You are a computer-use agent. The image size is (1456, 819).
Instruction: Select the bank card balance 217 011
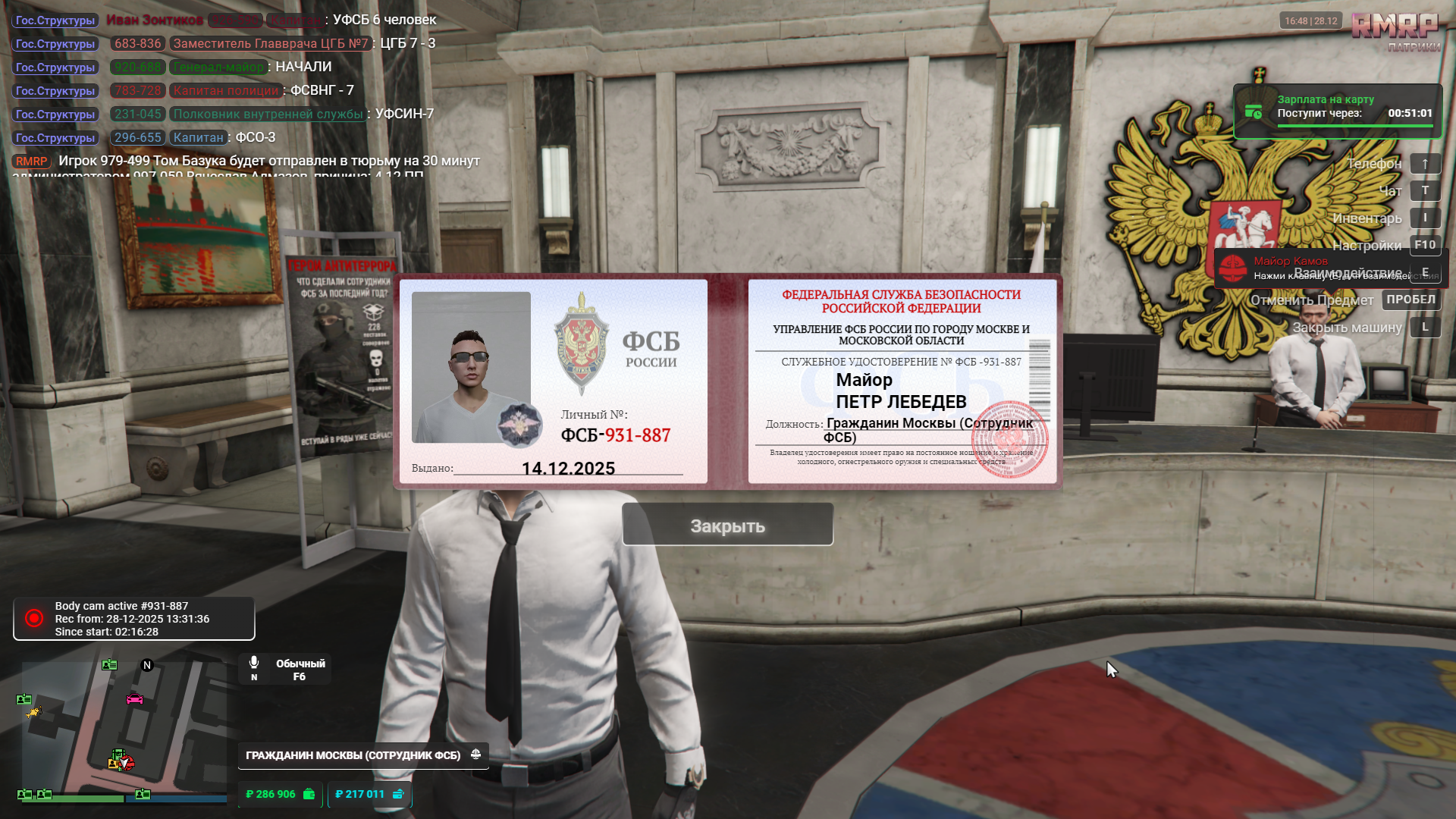tap(369, 794)
